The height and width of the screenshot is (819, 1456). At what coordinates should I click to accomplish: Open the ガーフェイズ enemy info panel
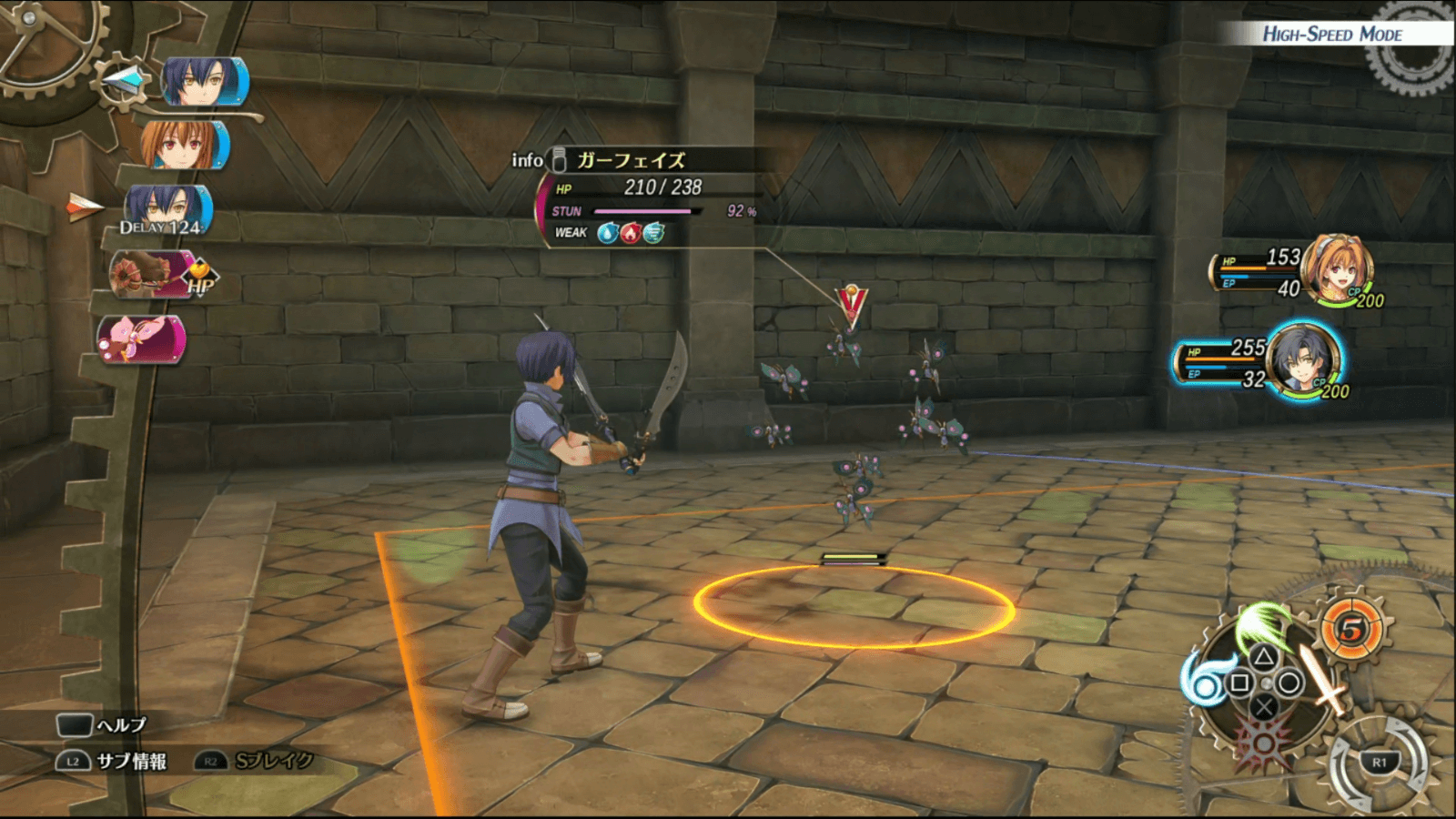(x=632, y=160)
